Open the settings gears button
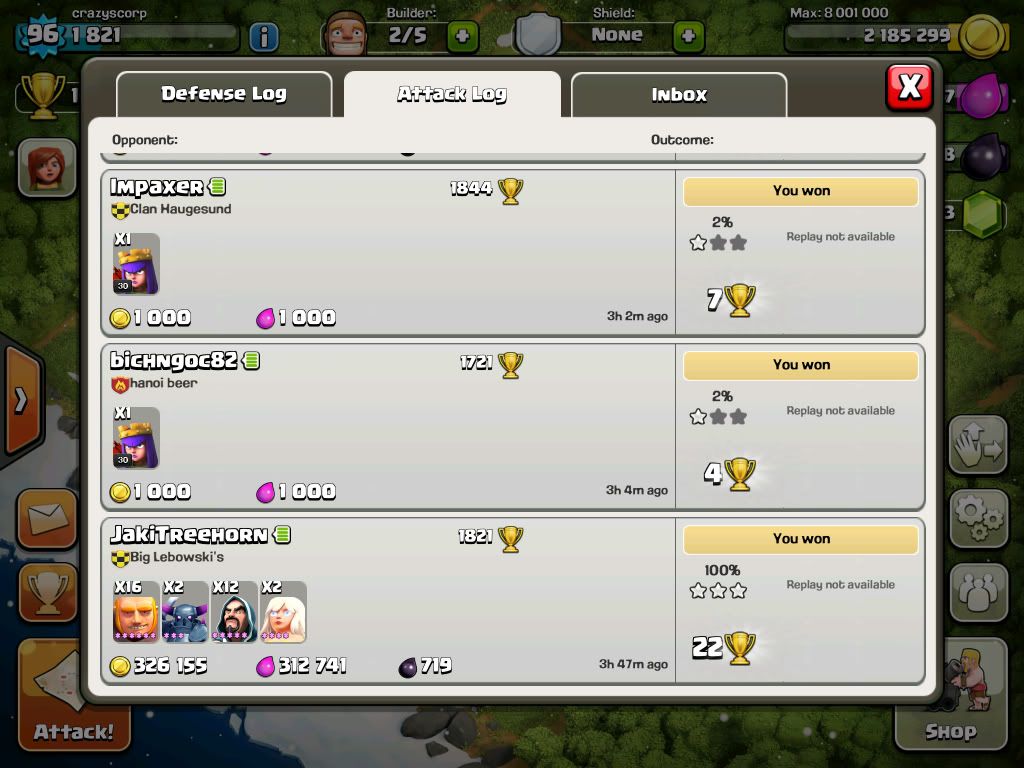 pos(977,517)
